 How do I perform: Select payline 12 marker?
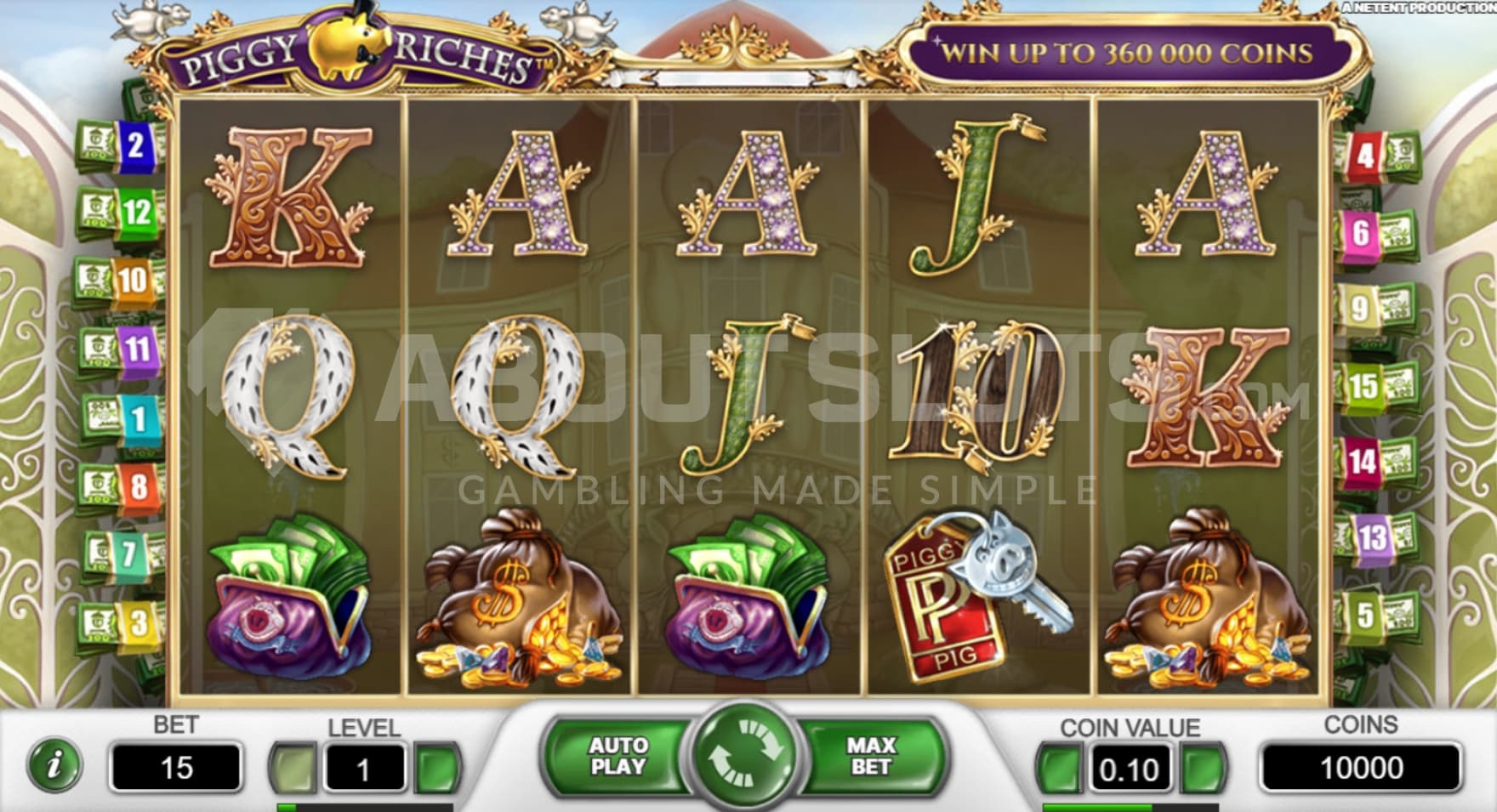136,212
